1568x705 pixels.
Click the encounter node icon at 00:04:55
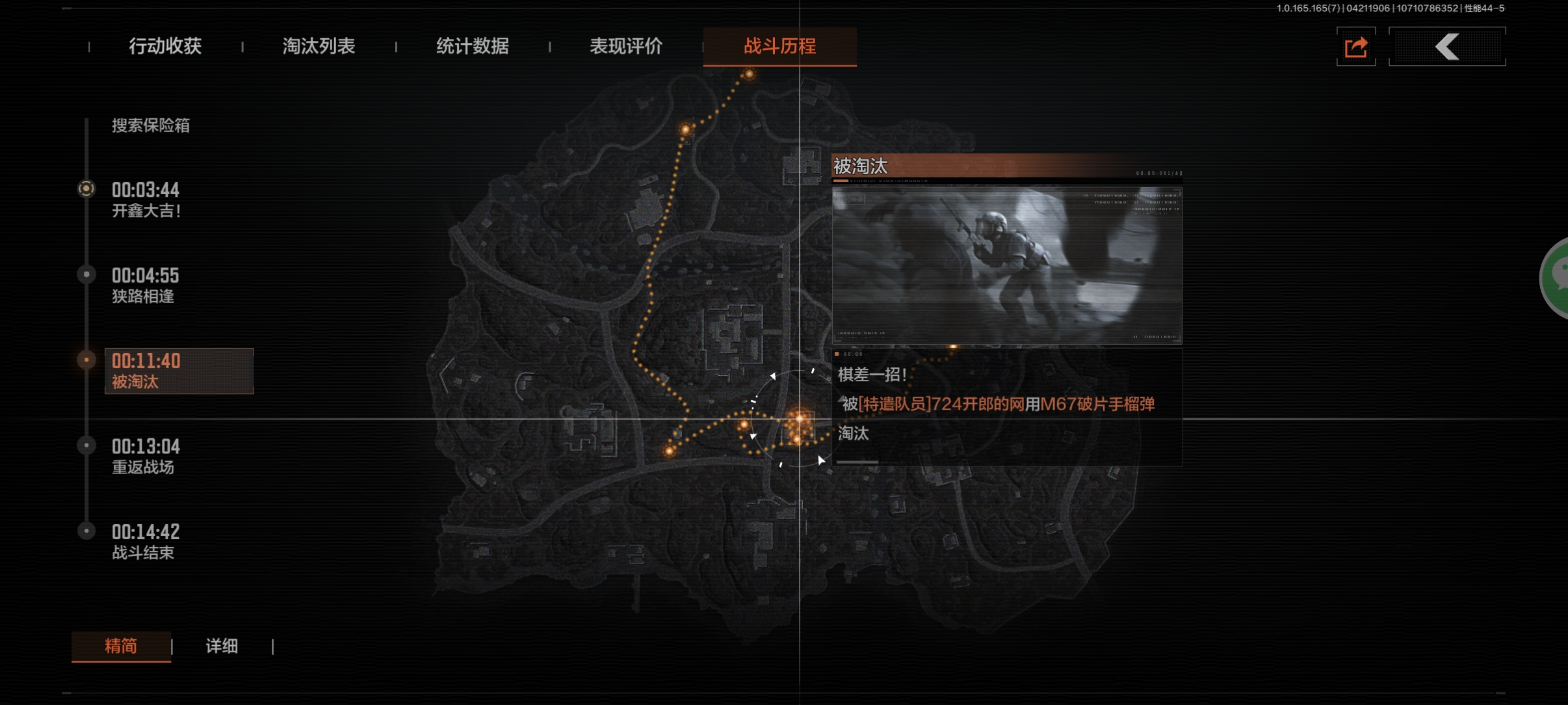point(86,274)
